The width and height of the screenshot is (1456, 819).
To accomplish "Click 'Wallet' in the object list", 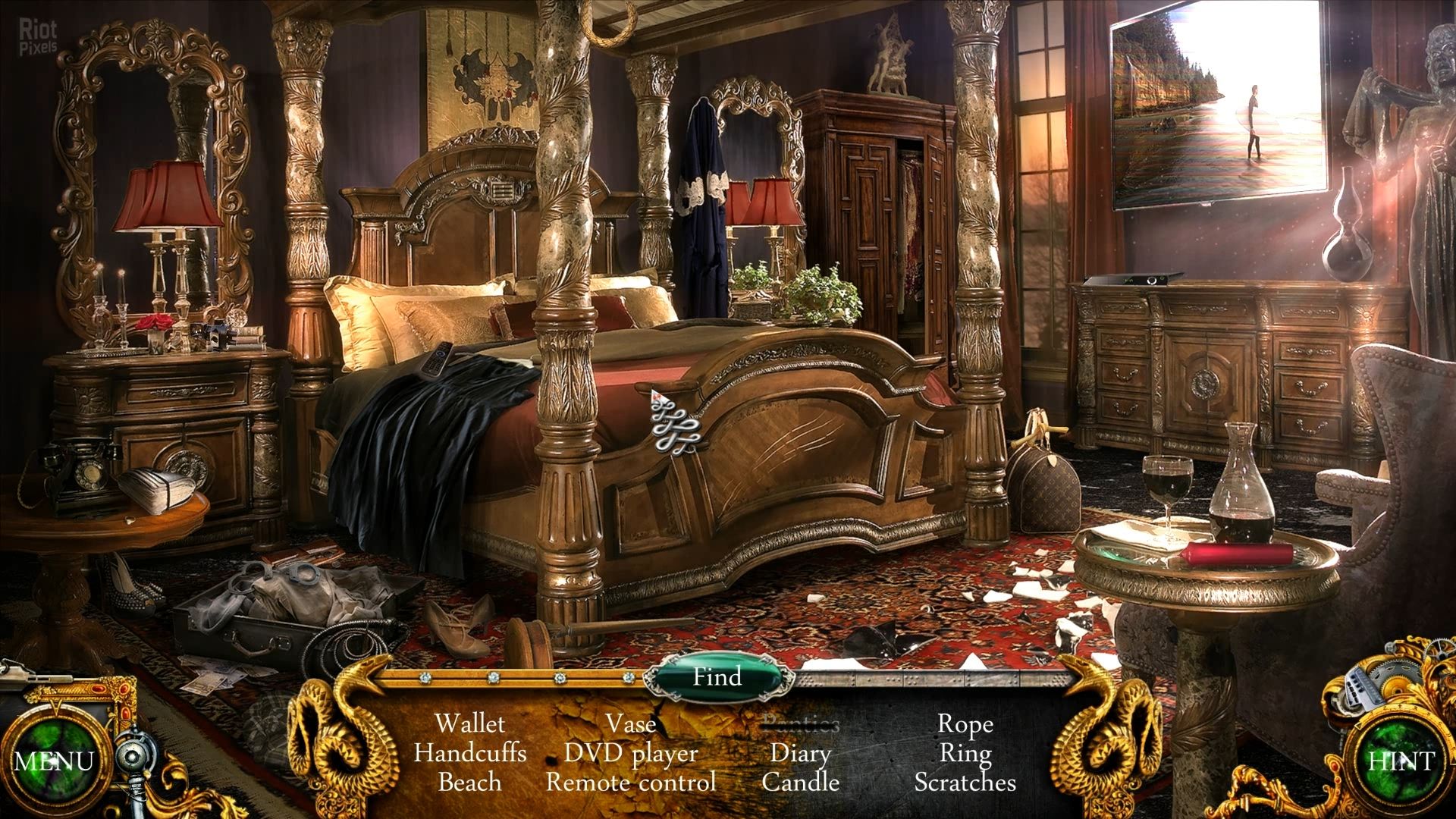I will [x=472, y=724].
